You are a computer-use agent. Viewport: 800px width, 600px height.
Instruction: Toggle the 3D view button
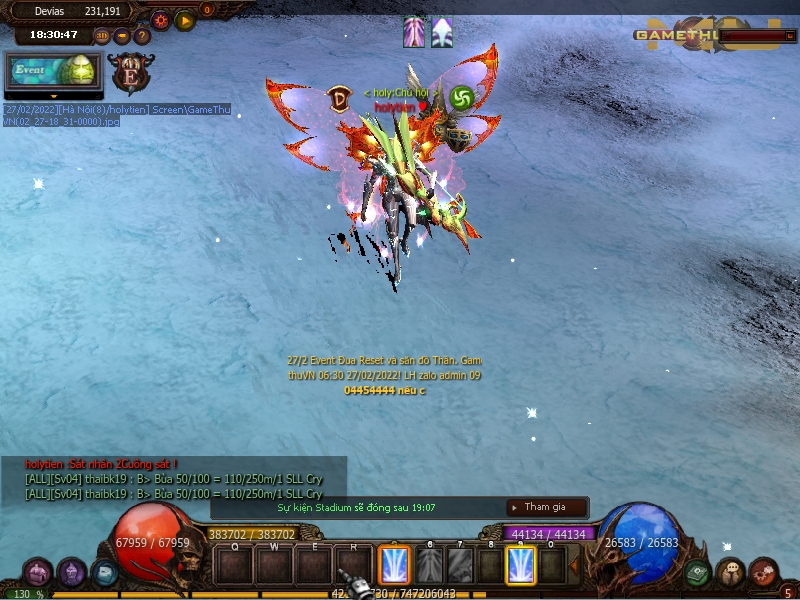click(101, 36)
